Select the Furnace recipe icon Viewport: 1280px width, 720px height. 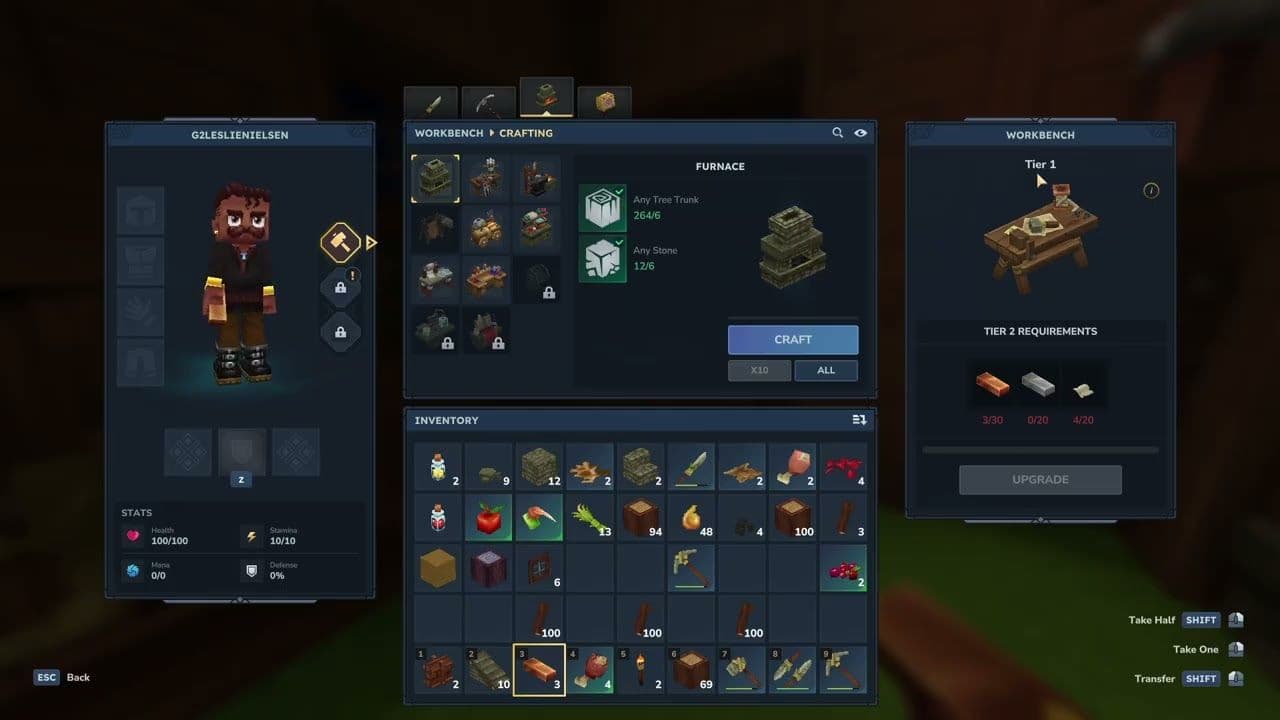[434, 176]
